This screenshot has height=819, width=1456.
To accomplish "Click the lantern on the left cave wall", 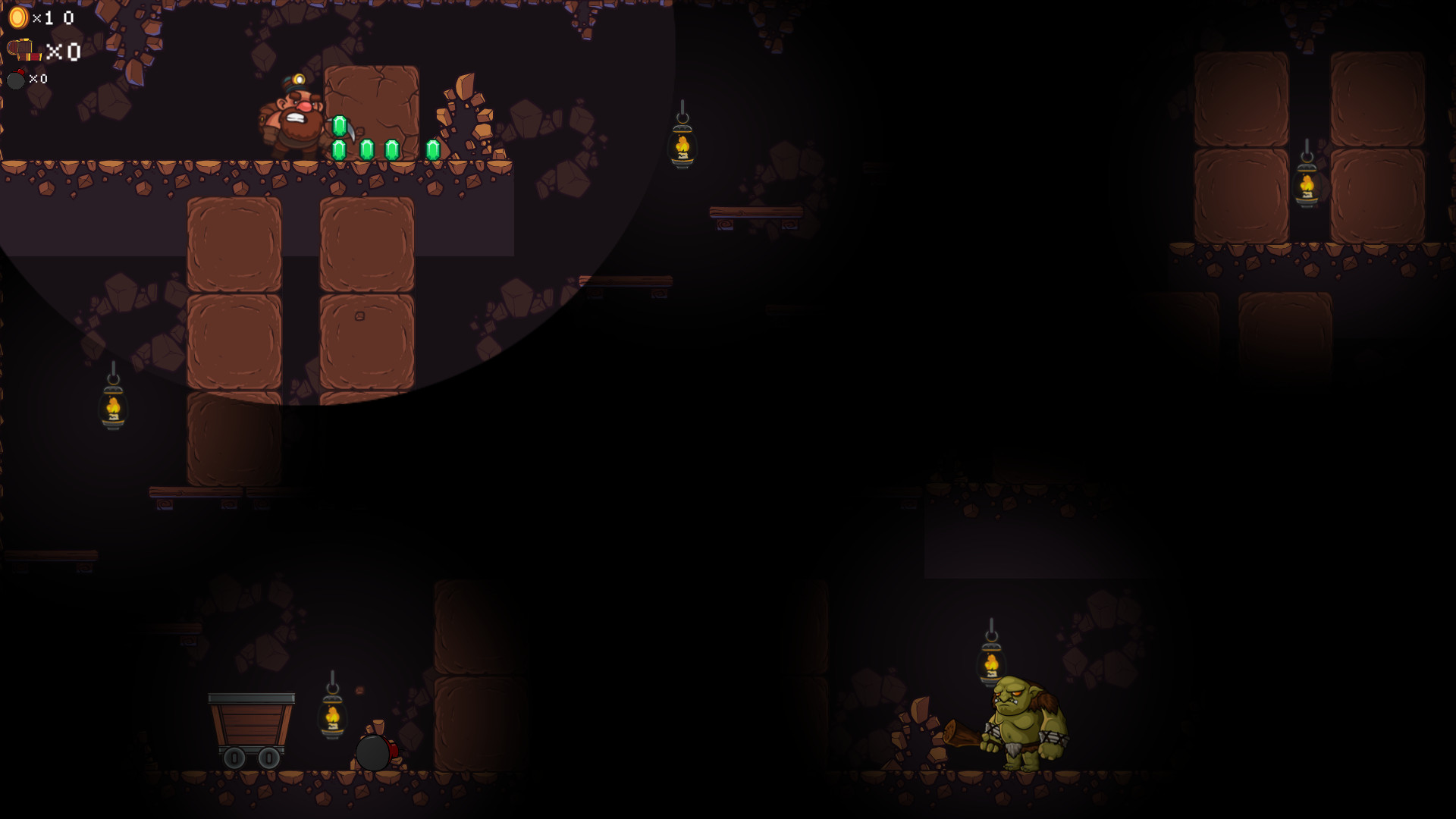I will pos(114,406).
